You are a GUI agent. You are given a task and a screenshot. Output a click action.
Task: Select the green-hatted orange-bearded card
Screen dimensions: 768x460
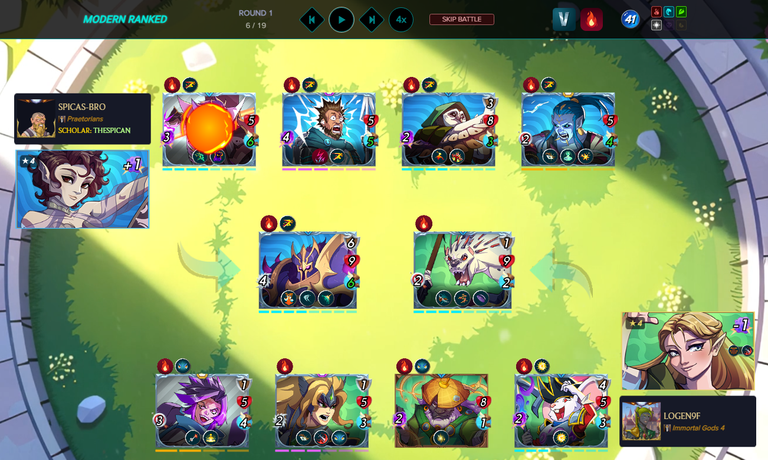[441, 410]
